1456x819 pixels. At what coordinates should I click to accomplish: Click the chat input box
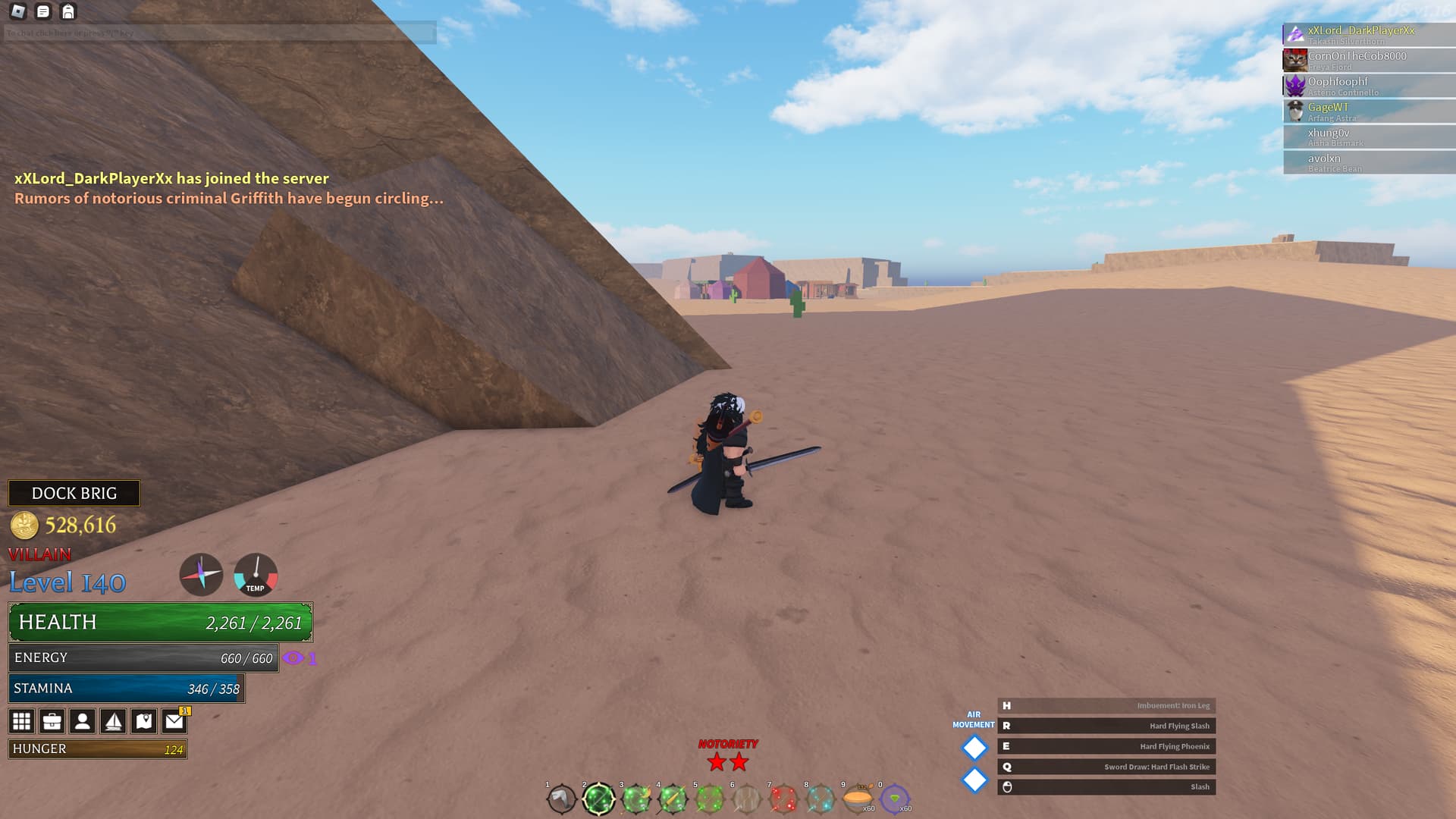click(x=220, y=33)
